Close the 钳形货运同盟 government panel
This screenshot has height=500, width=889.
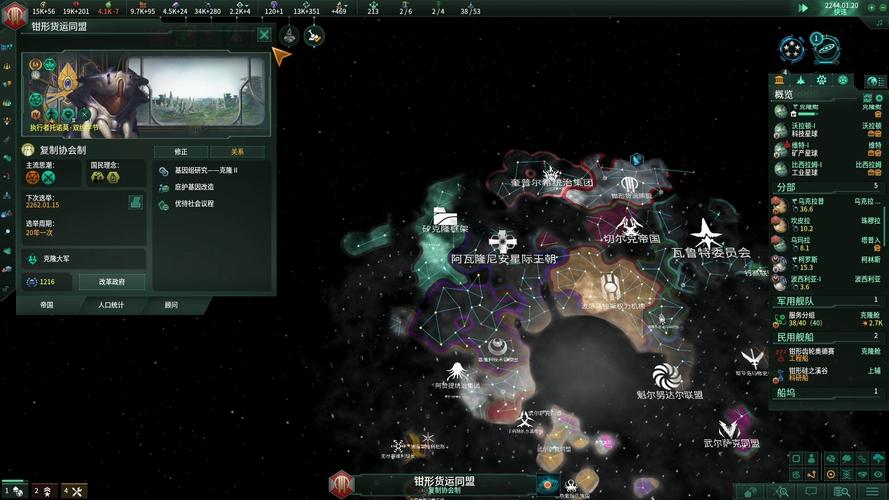pos(264,34)
